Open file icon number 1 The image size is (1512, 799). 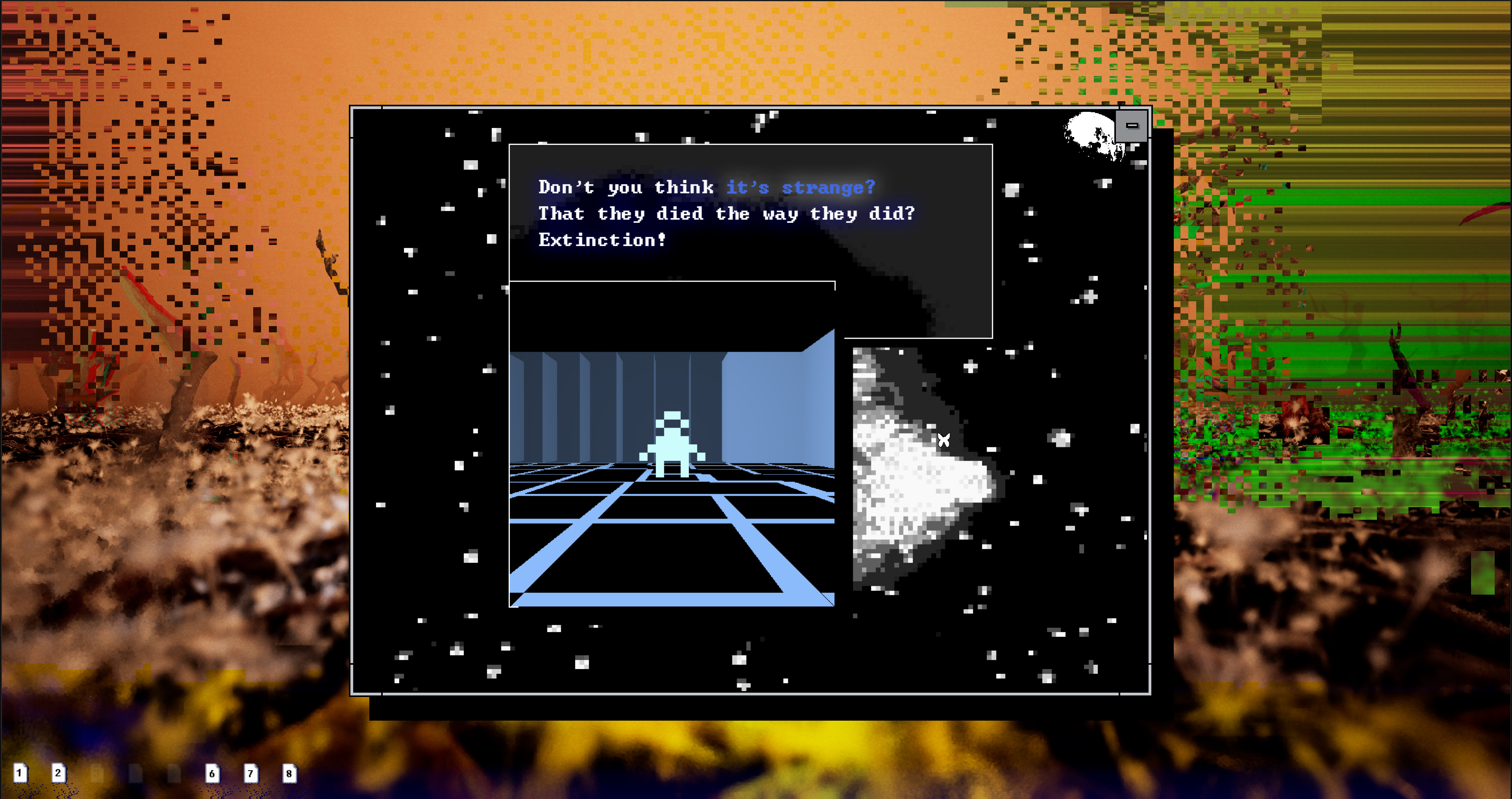point(20,773)
